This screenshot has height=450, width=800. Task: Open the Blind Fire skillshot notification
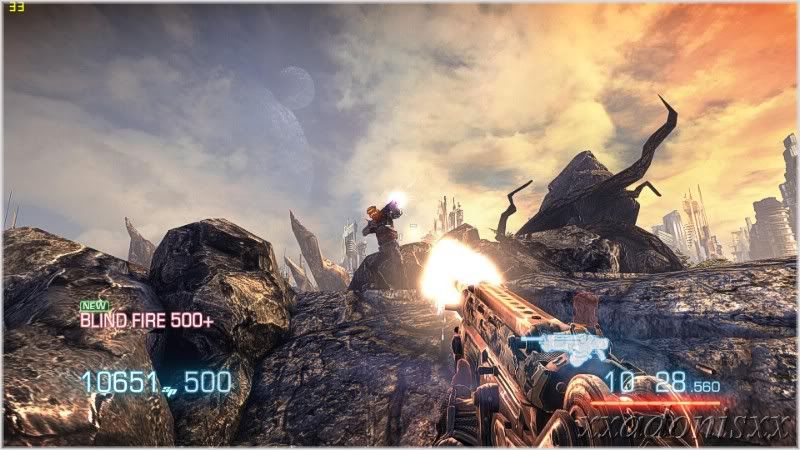146,321
